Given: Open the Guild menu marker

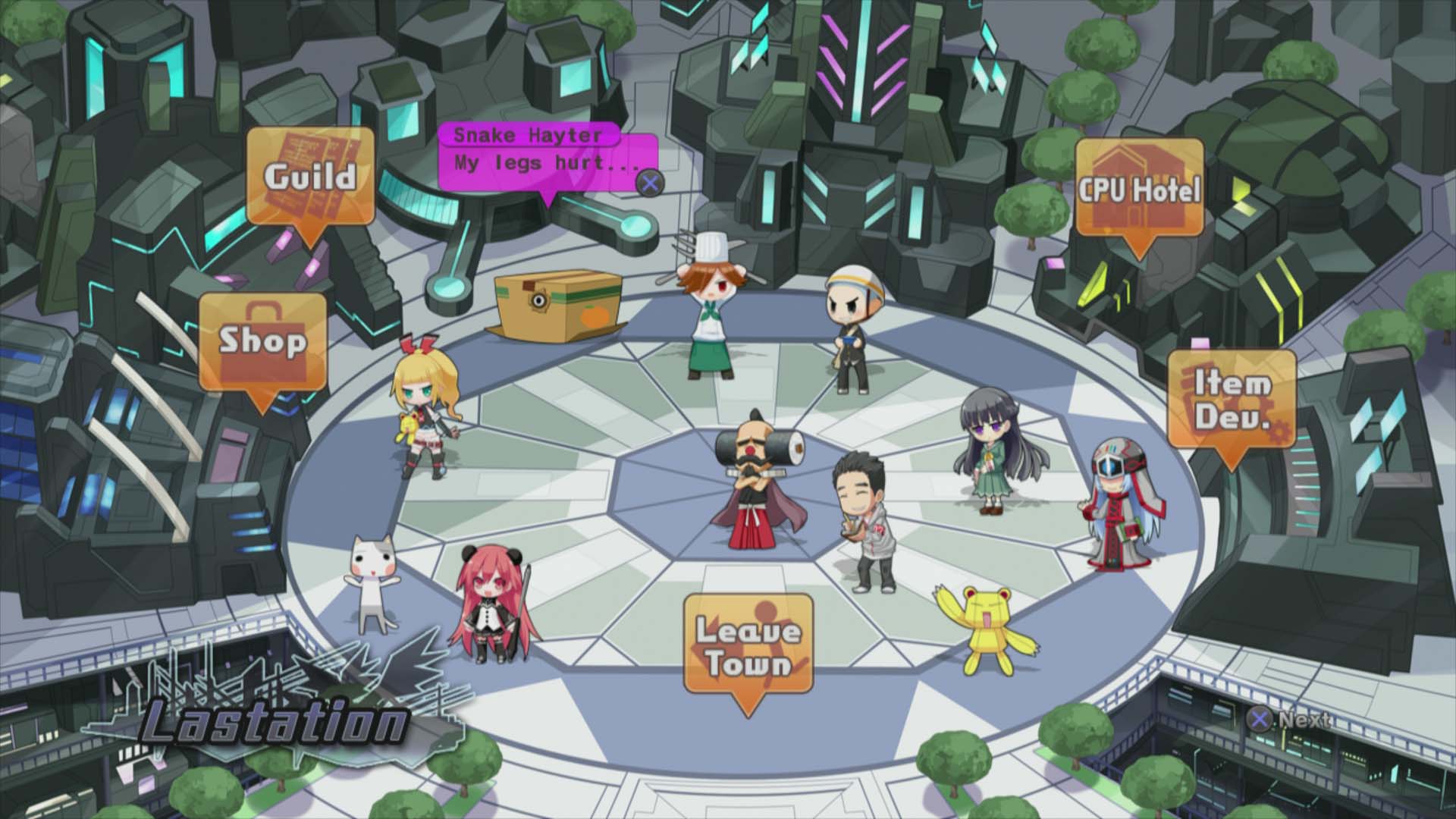Looking at the screenshot, I should coord(311,174).
